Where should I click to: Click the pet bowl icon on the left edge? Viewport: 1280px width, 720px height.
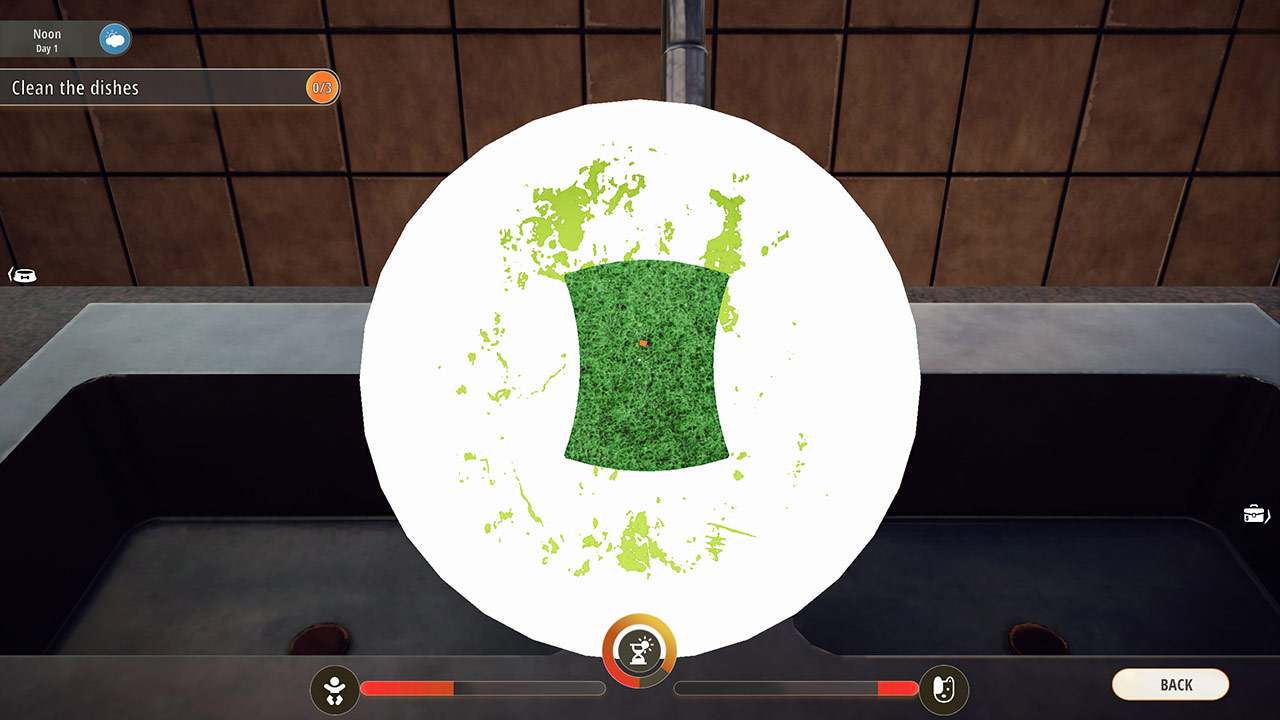23,273
